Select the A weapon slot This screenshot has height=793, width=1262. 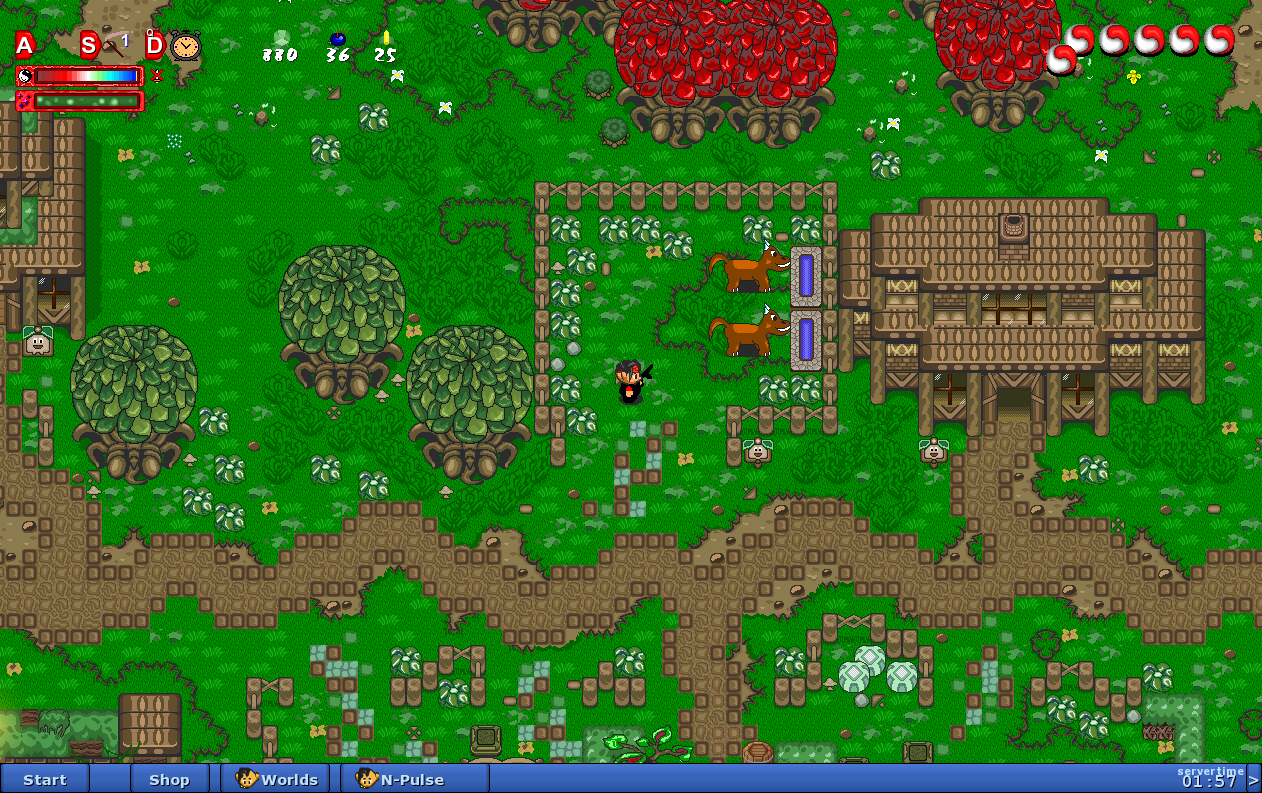tap(25, 44)
